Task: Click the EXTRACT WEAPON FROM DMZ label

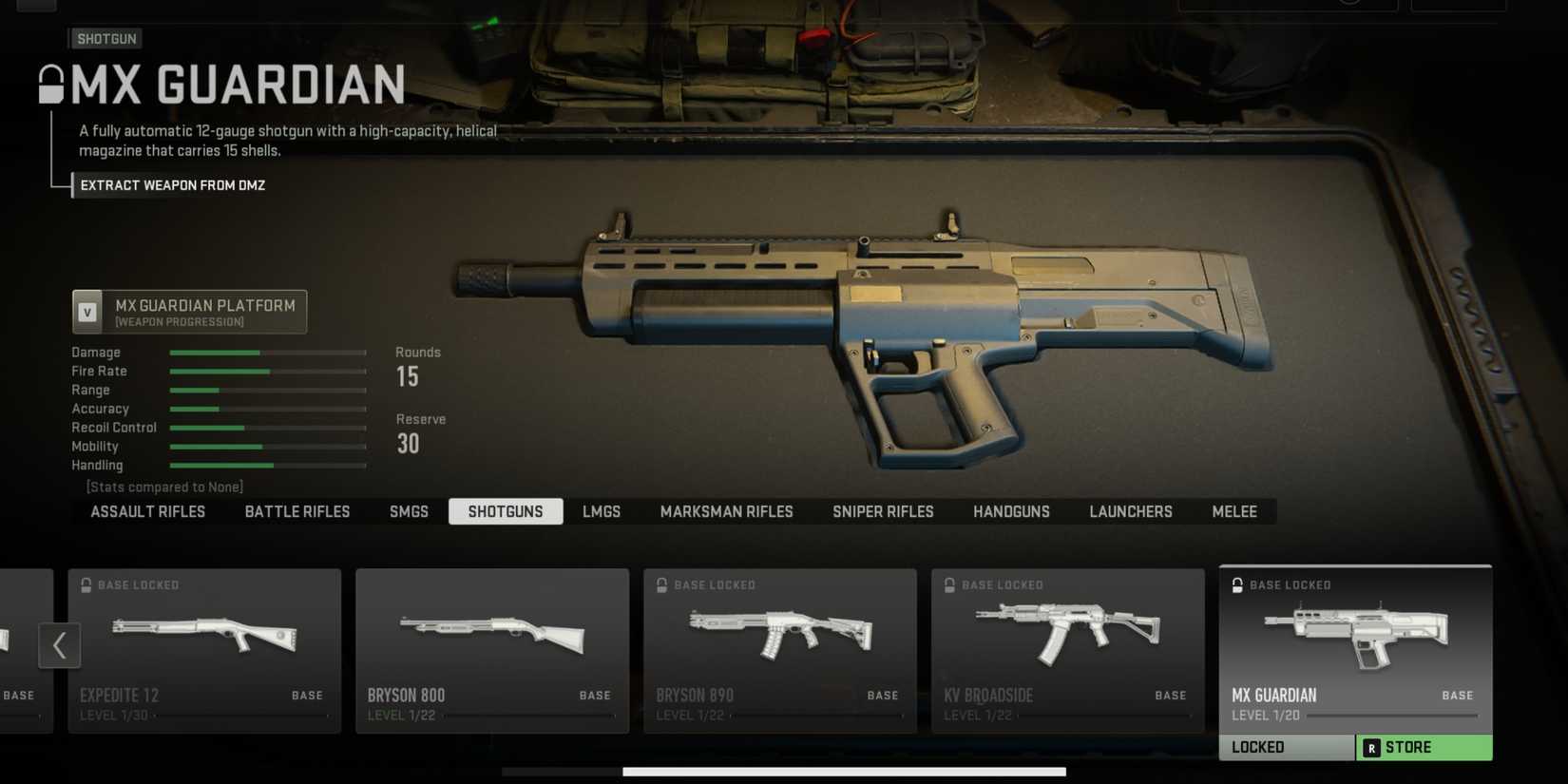Action: tap(171, 185)
